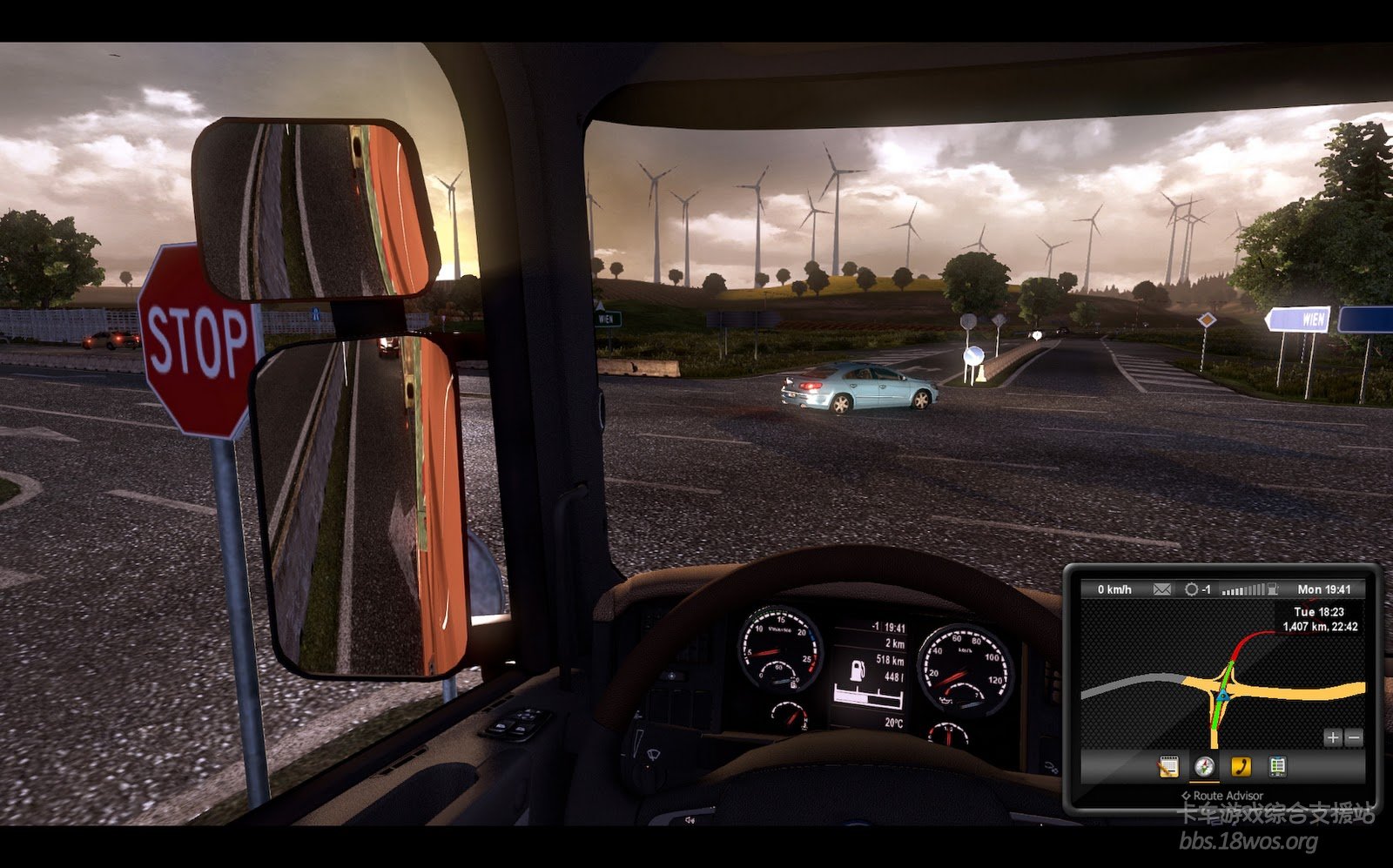The image size is (1393, 868).
Task: Zoom out the Route Advisor map
Action: pos(1353,737)
